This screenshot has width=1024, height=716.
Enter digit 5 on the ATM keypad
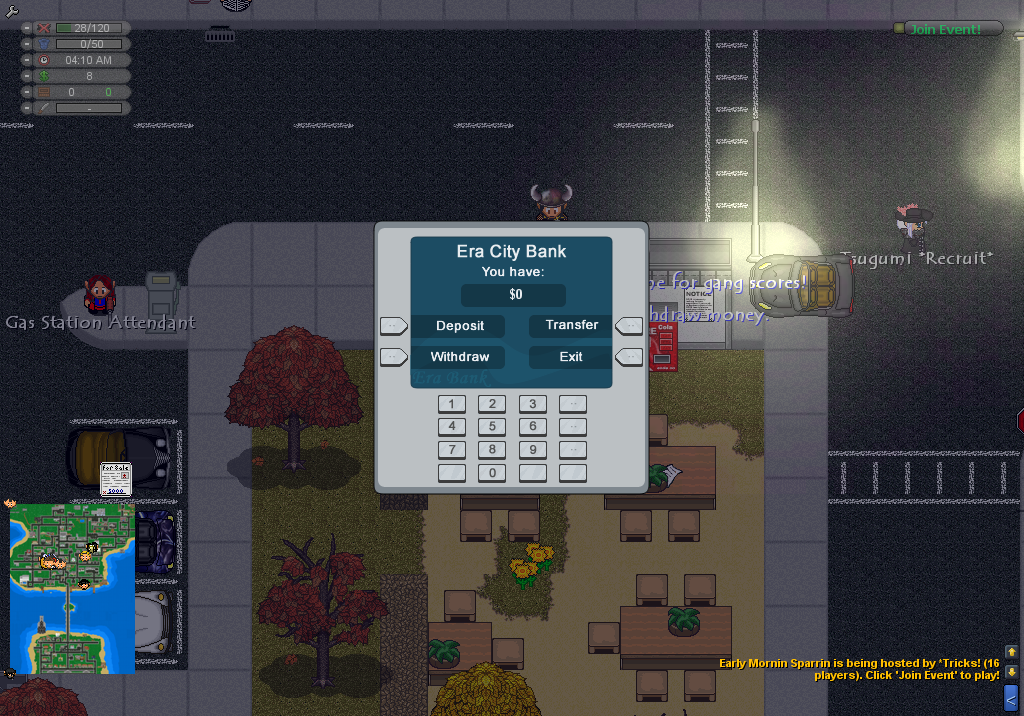(492, 427)
